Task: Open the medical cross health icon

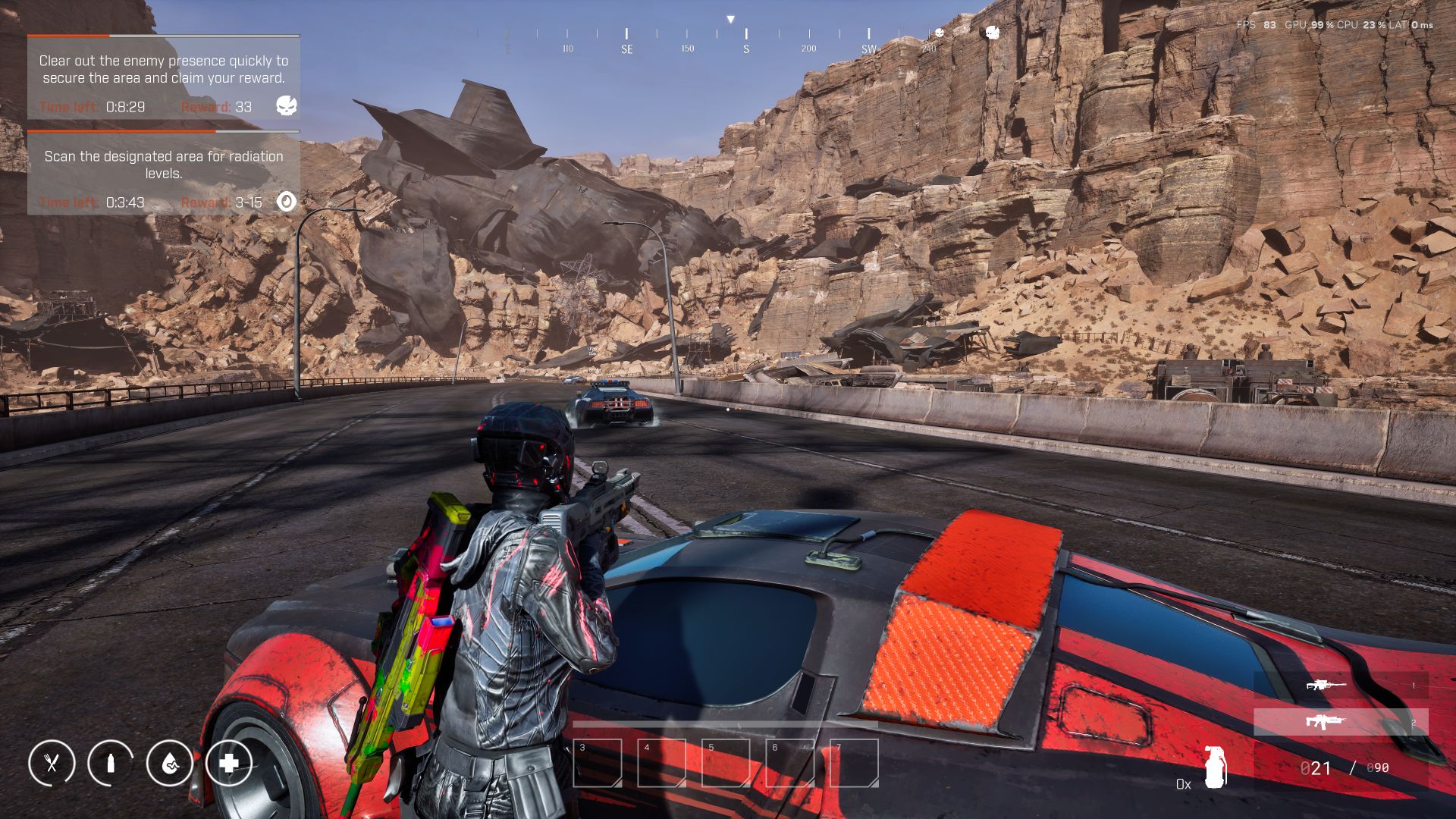Action: pyautogui.click(x=228, y=763)
